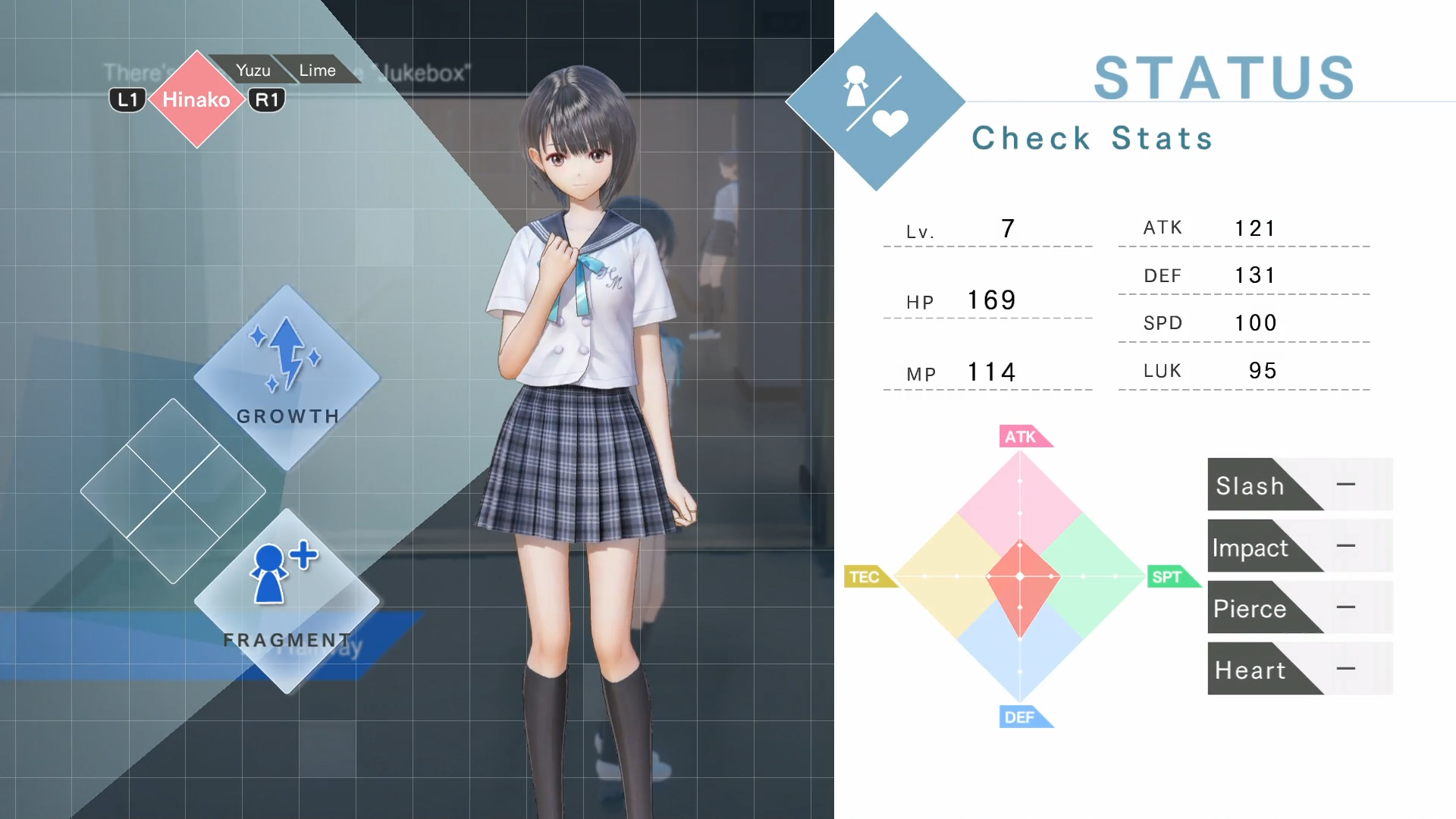Select the Hinako character tab
The height and width of the screenshot is (819, 1456).
[196, 99]
